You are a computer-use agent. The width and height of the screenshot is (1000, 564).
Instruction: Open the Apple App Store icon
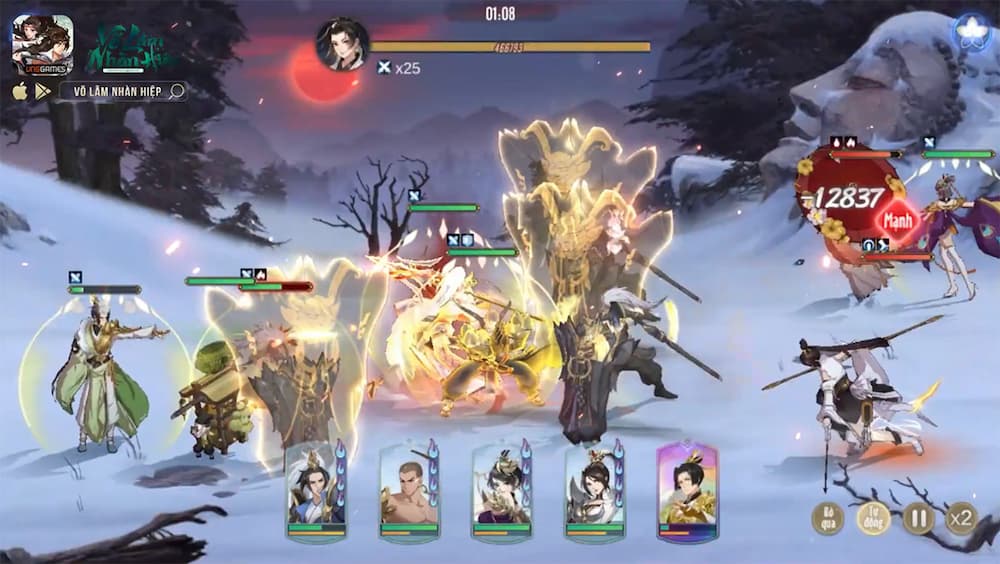pyautogui.click(x=20, y=91)
